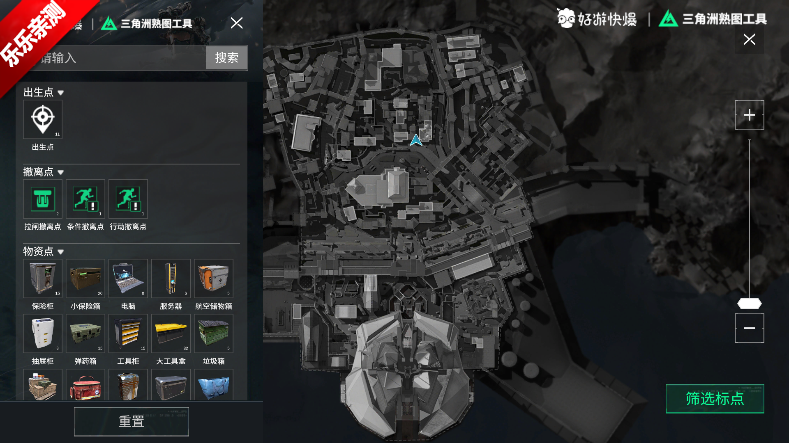Viewport: 789px width, 443px height.
Task: Close the left filter panel
Action: pos(236,23)
